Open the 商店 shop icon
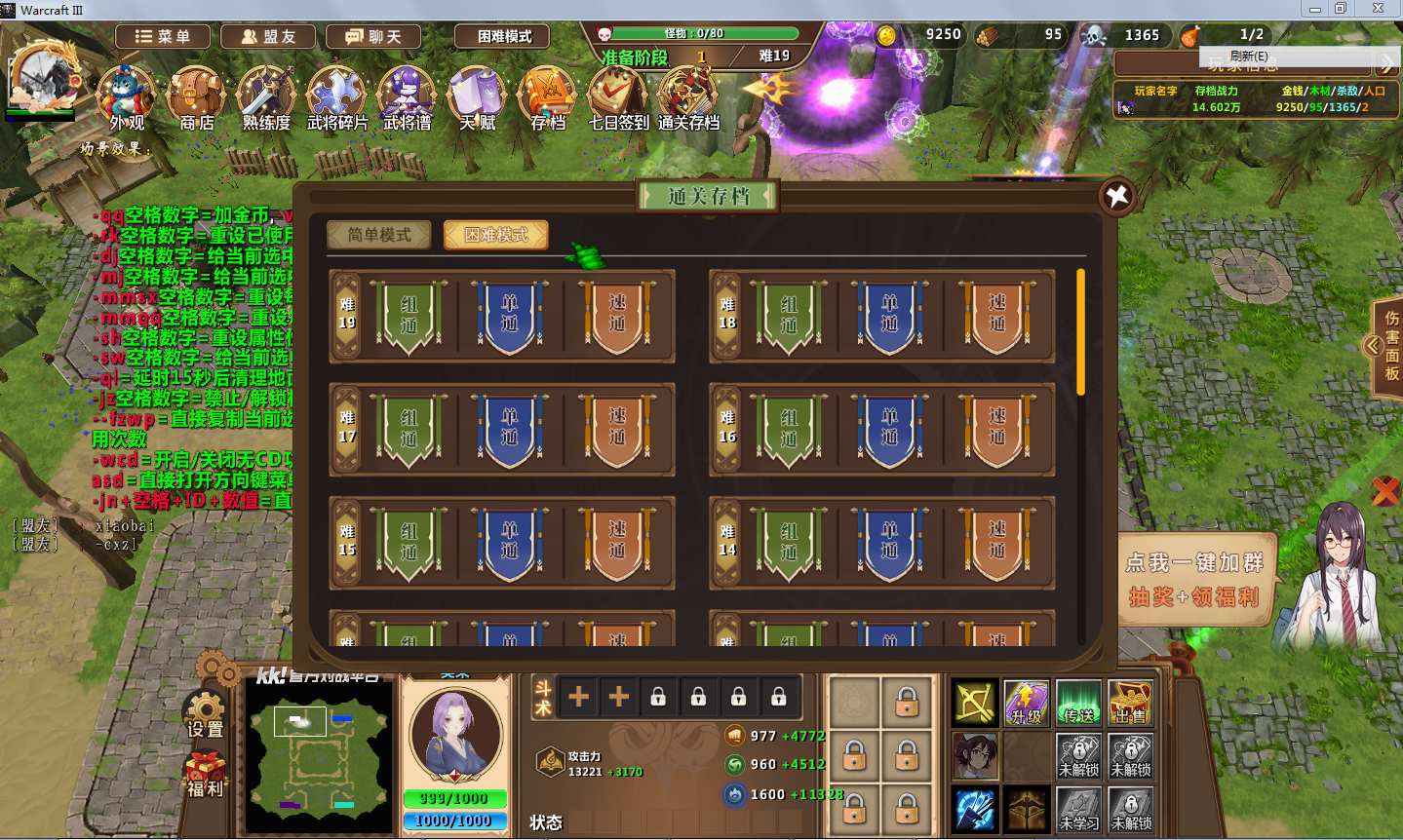Screen dimensions: 1403x840 pyautogui.click(x=197, y=95)
